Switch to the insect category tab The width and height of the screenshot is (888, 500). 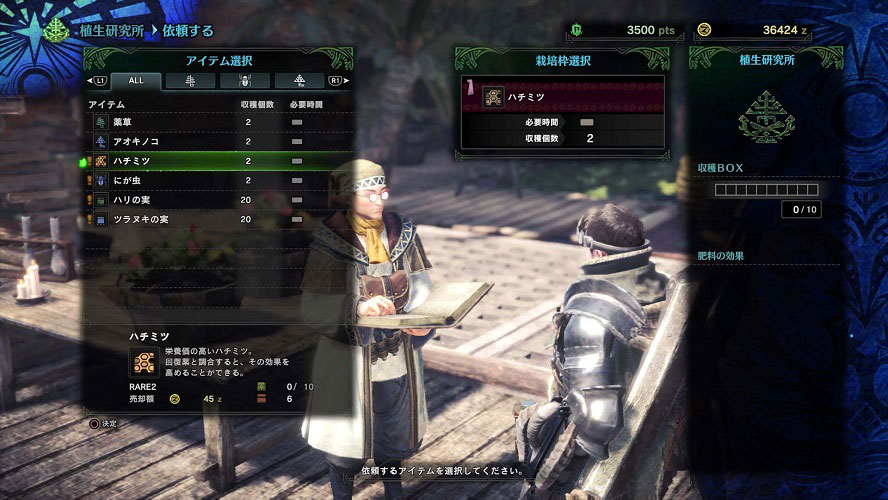245,81
